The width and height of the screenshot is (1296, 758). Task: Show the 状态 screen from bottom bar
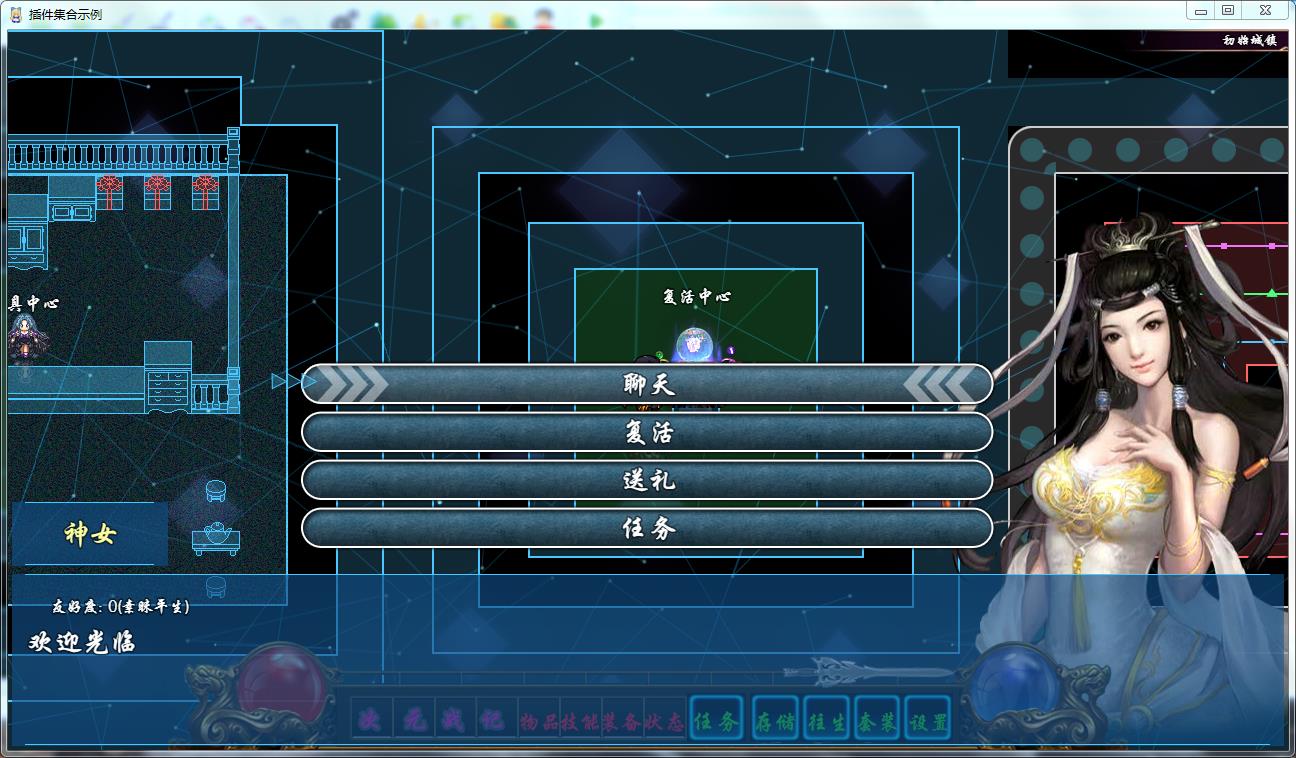pos(666,722)
